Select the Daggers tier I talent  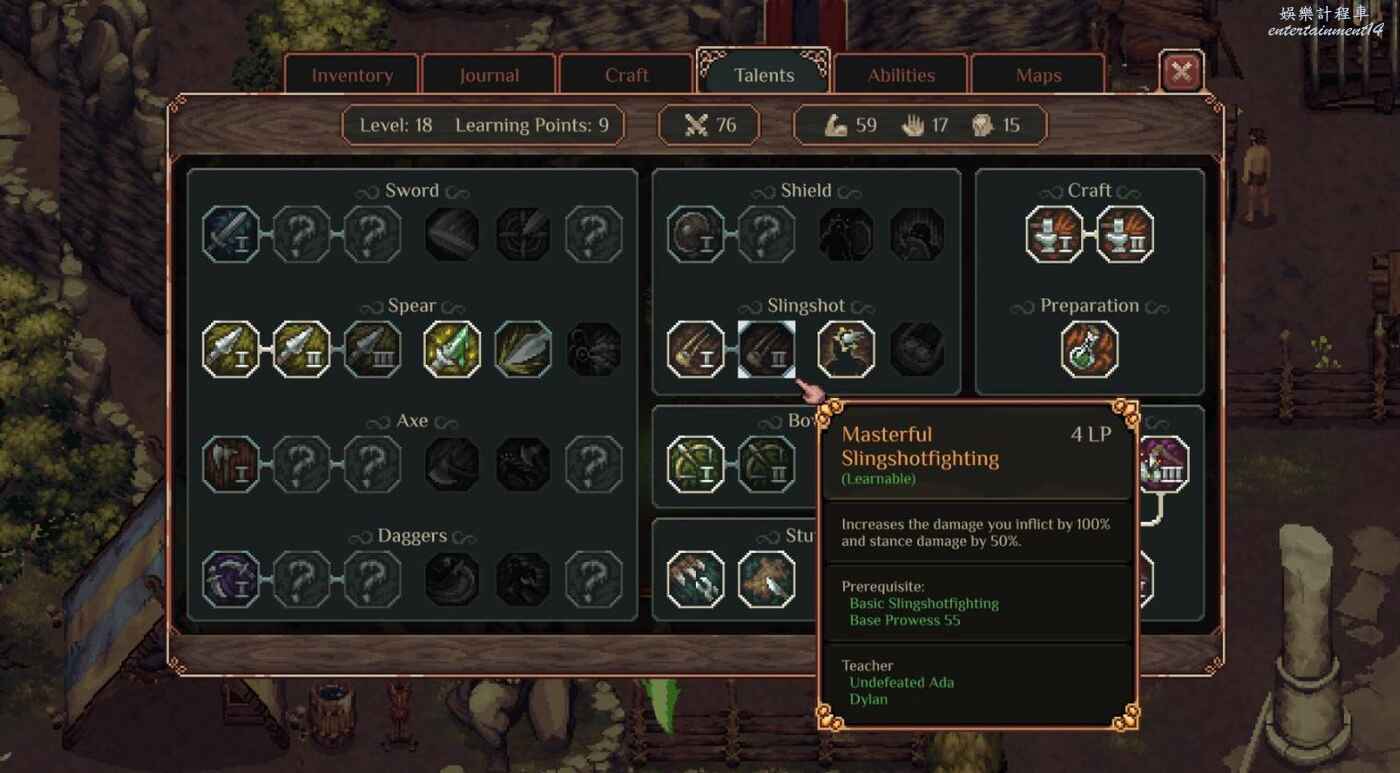[231, 580]
